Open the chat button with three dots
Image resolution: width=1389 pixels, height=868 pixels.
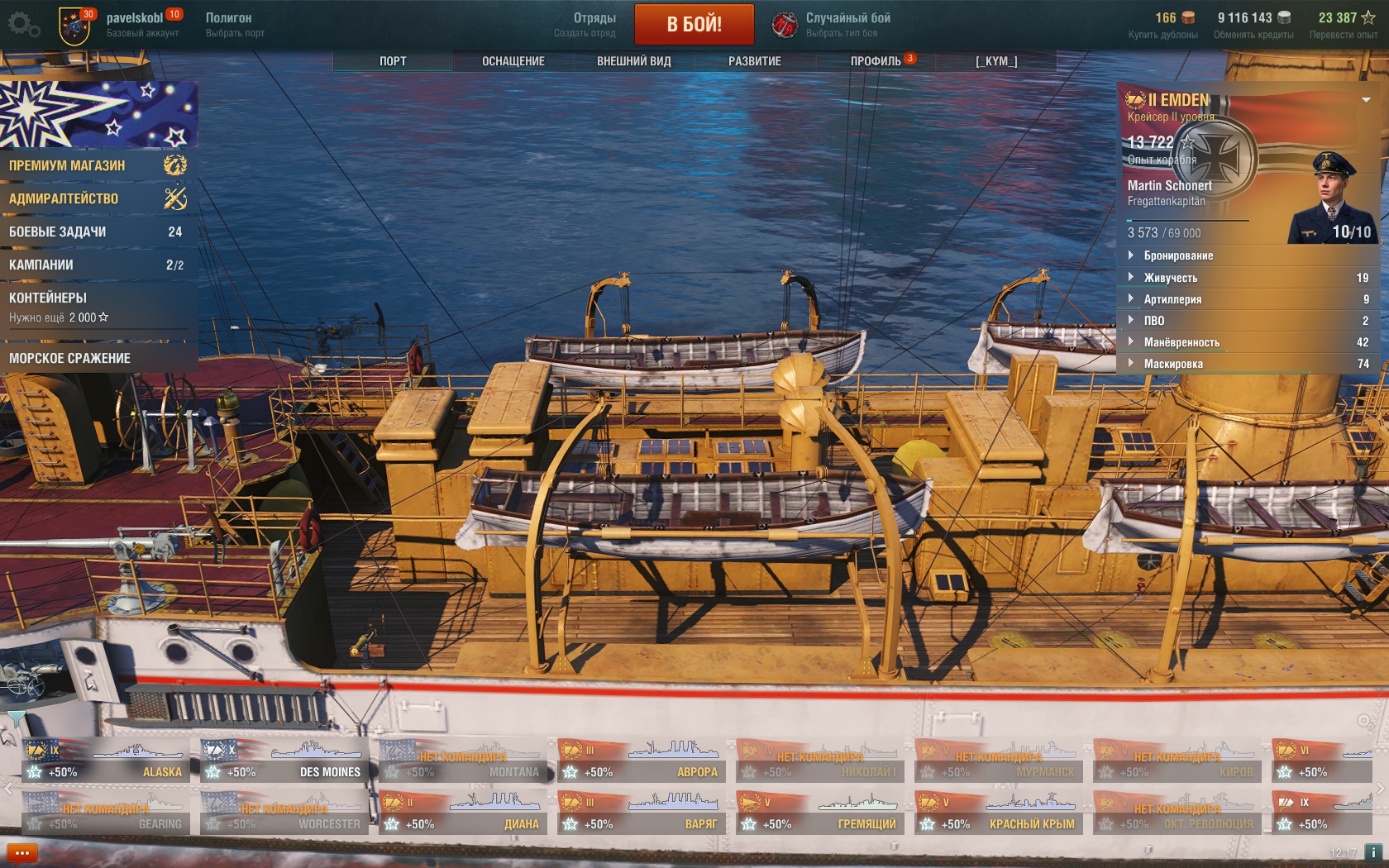coord(22,853)
